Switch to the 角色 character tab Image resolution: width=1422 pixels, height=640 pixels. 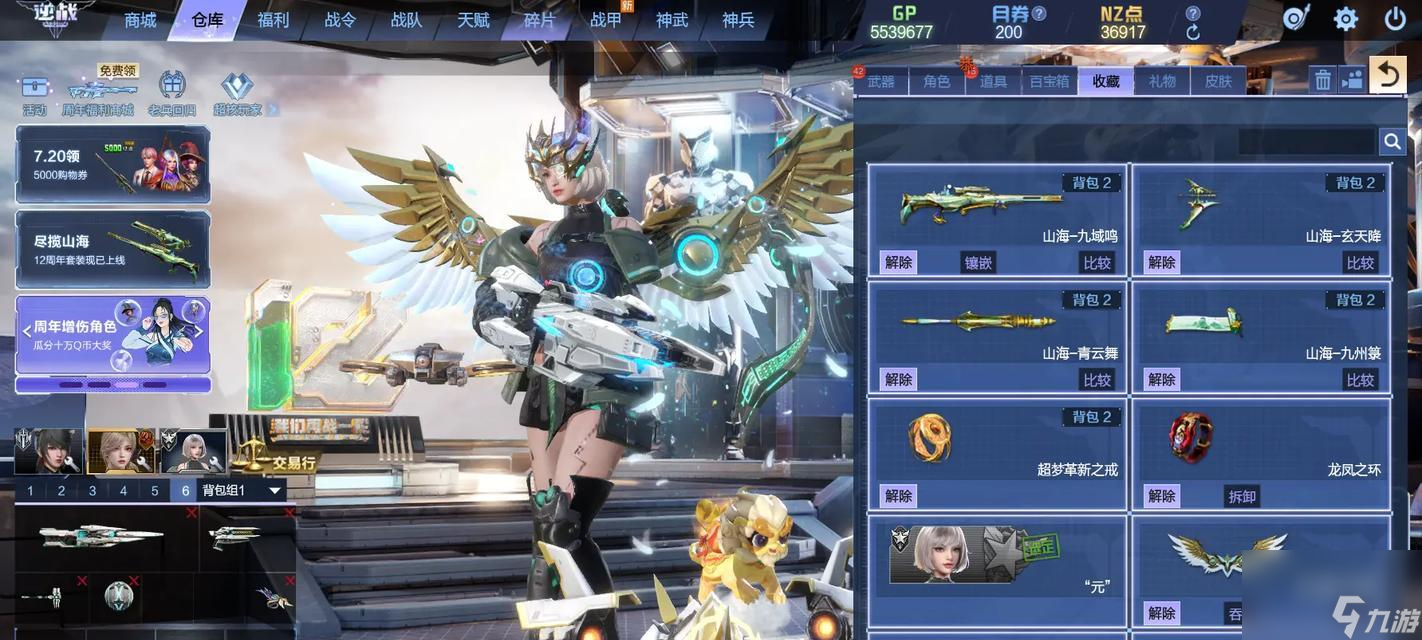pos(937,81)
